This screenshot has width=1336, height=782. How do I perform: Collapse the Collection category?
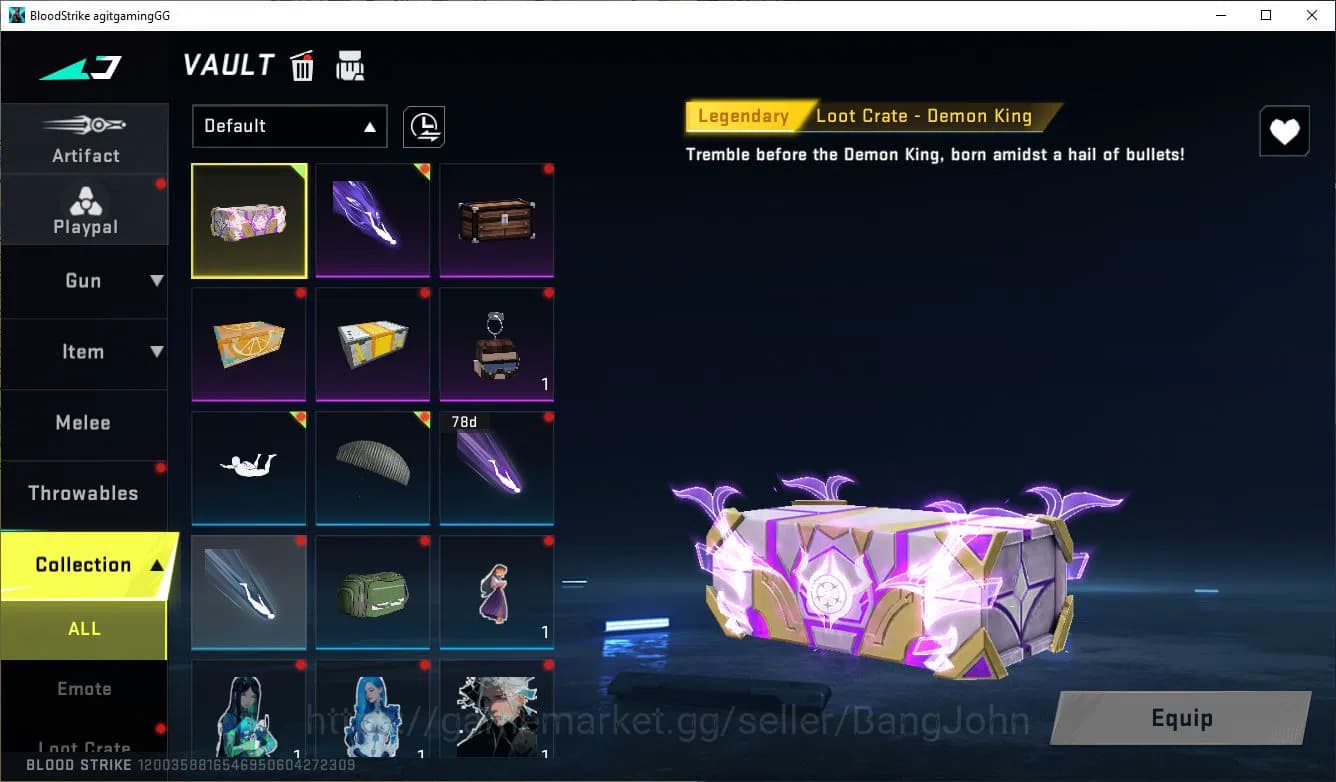tap(85, 564)
